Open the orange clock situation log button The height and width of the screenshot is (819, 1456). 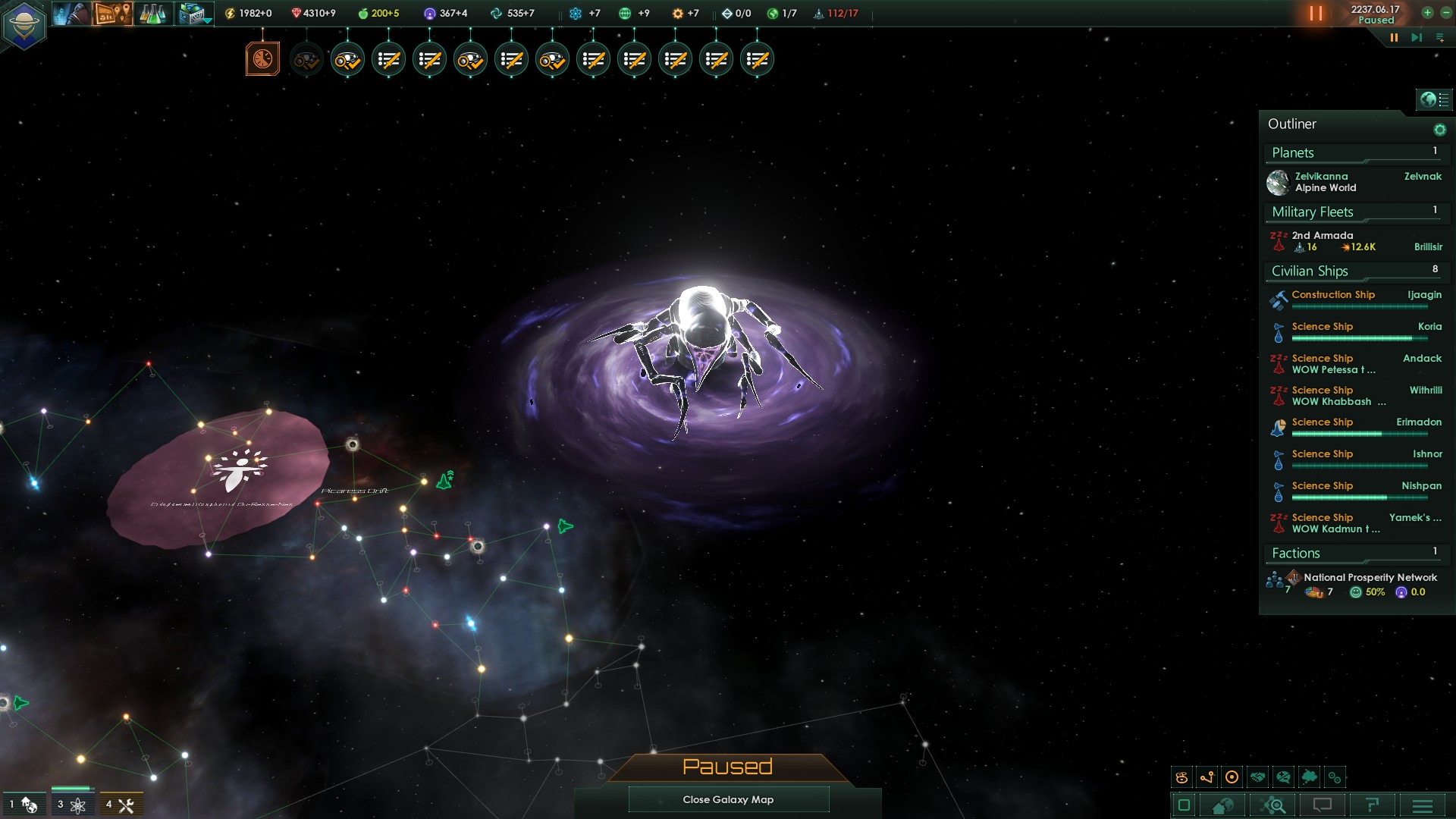pos(262,59)
